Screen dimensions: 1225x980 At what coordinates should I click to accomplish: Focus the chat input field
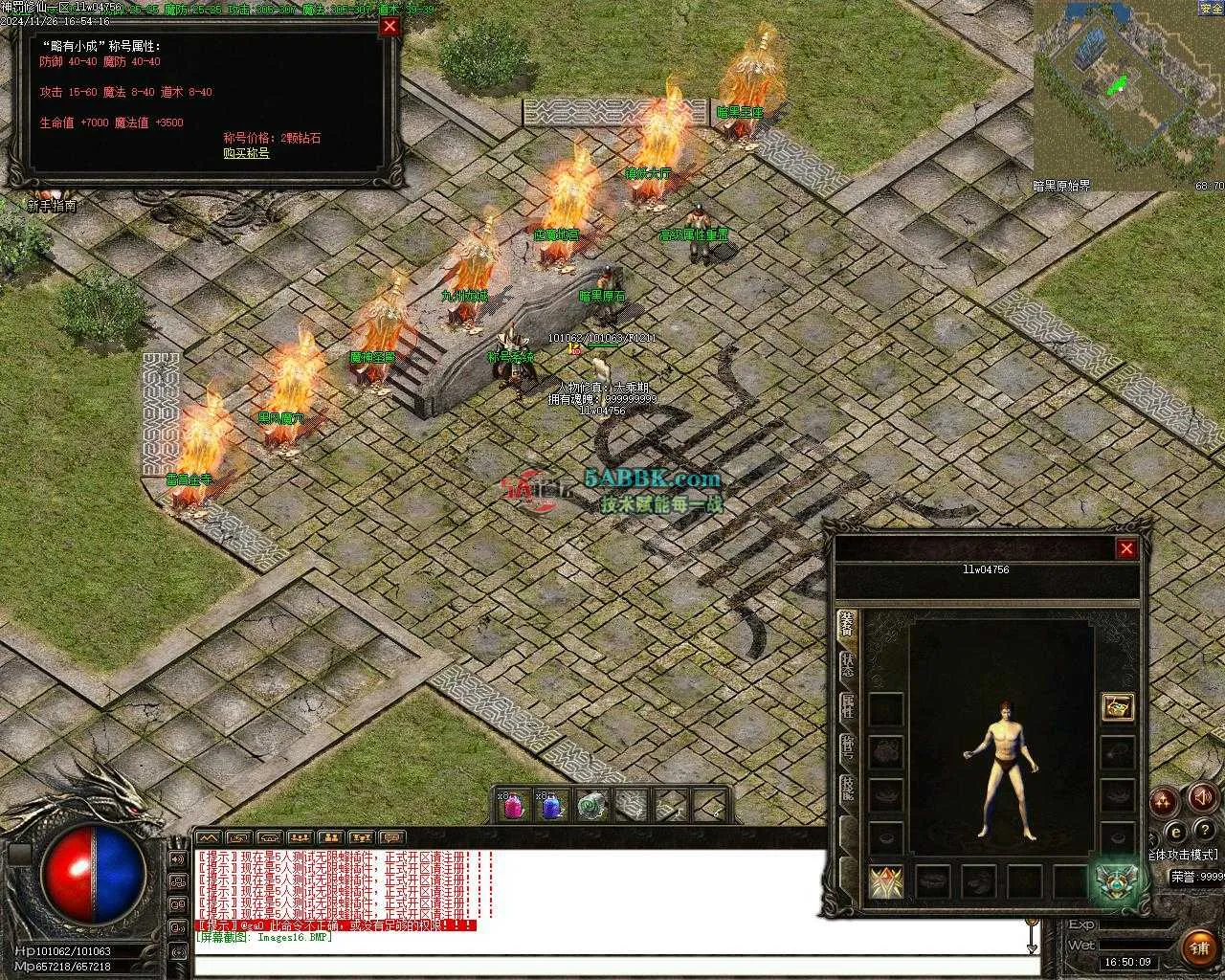(x=612, y=965)
